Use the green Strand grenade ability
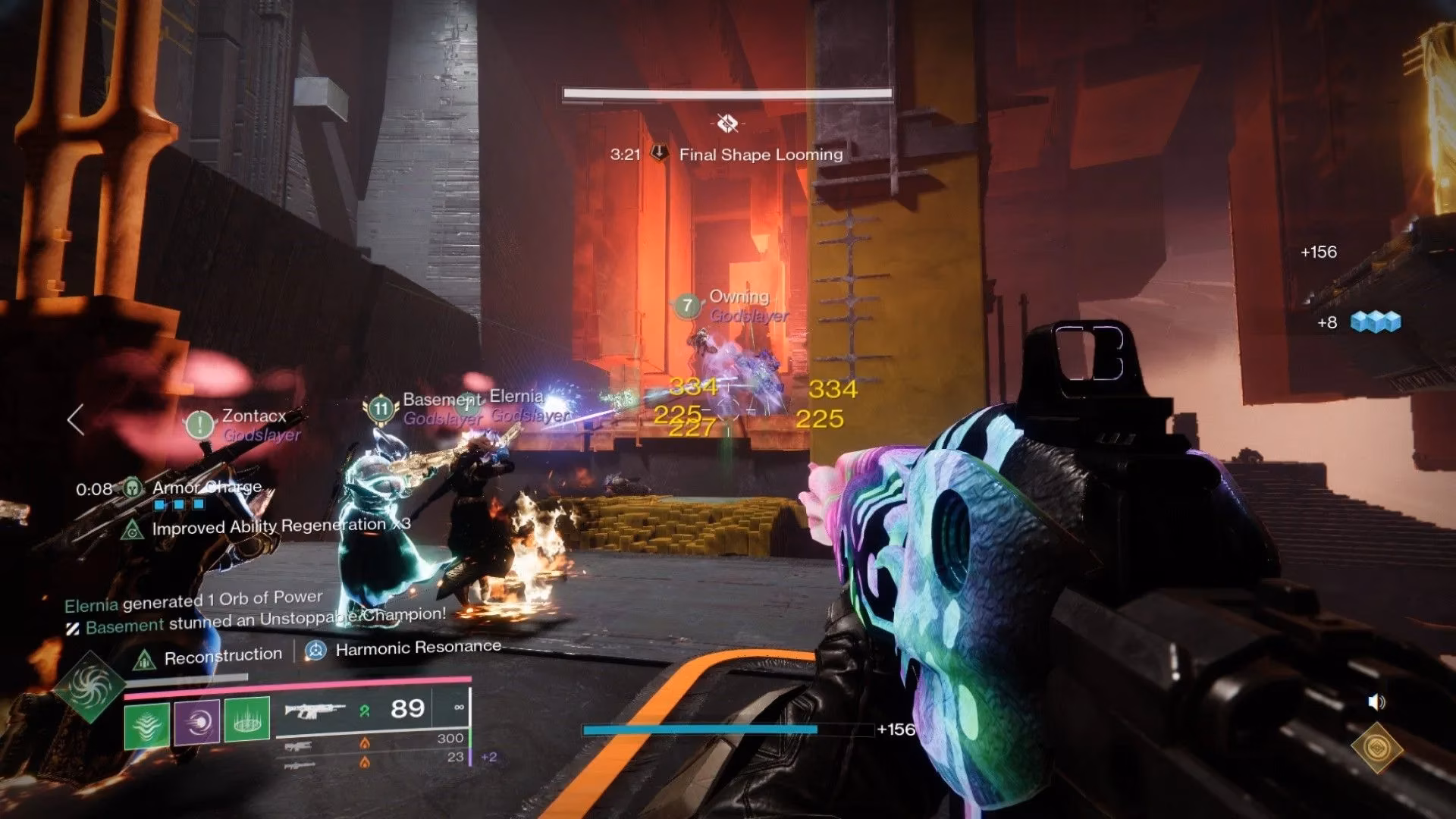1456x819 pixels. click(146, 723)
